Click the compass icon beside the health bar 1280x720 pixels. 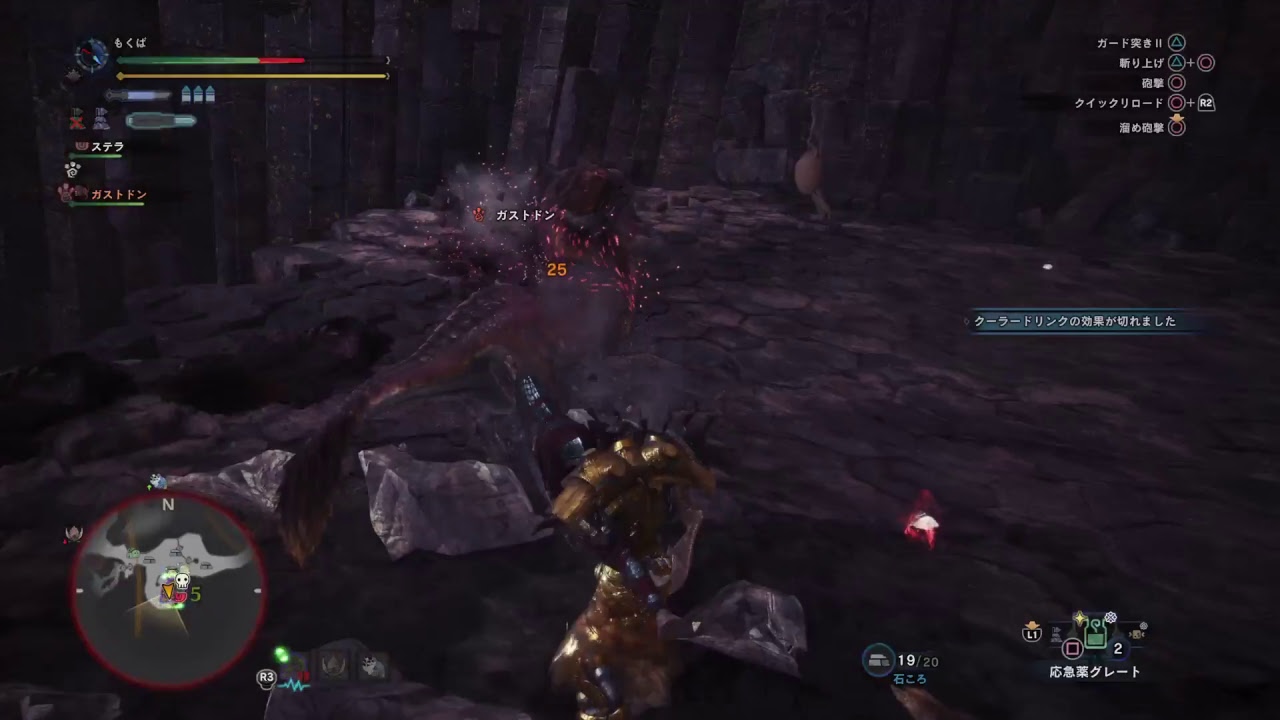pos(91,53)
